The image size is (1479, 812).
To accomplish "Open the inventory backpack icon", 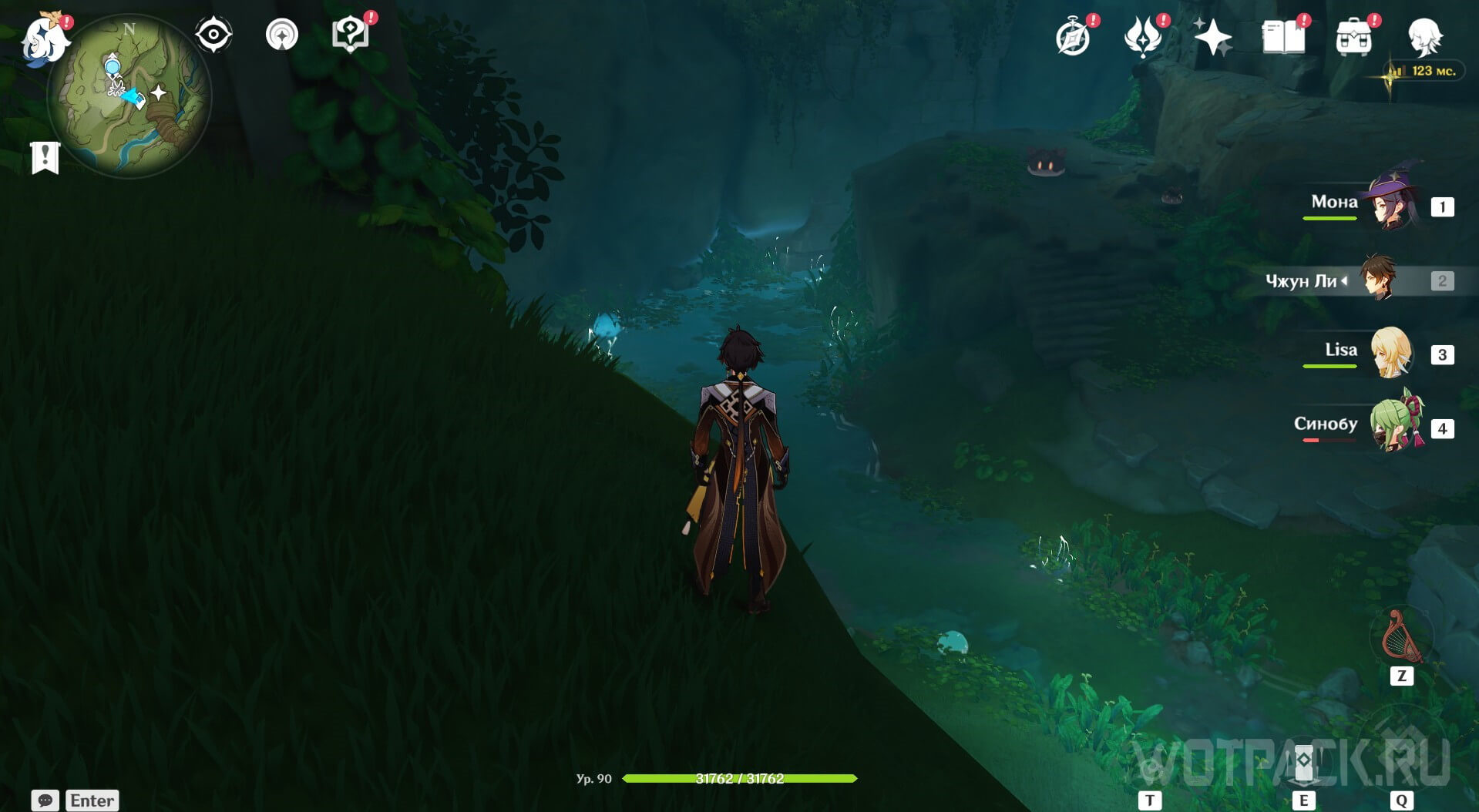I will tap(1354, 37).
